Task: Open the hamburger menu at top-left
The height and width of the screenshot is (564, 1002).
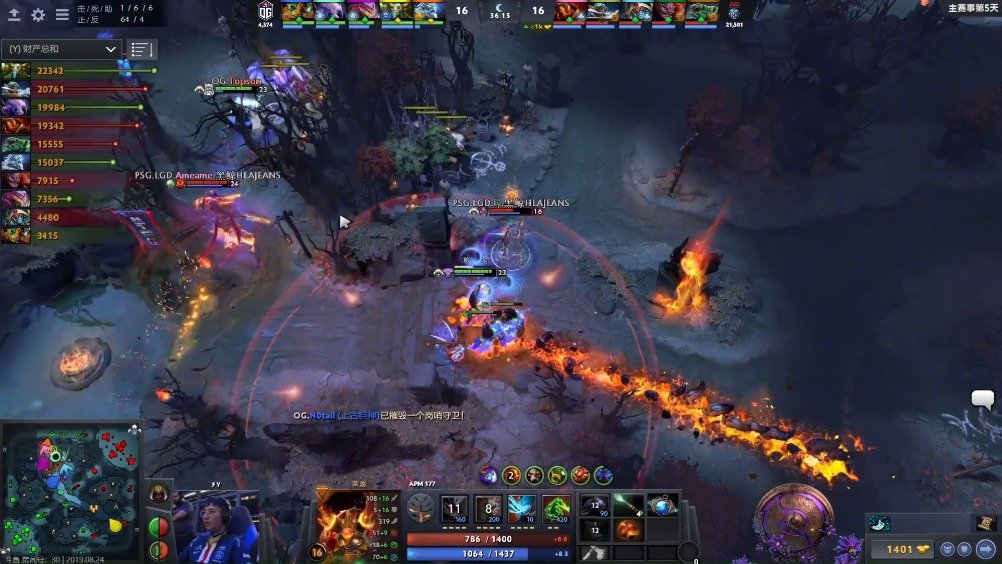Action: [62, 15]
